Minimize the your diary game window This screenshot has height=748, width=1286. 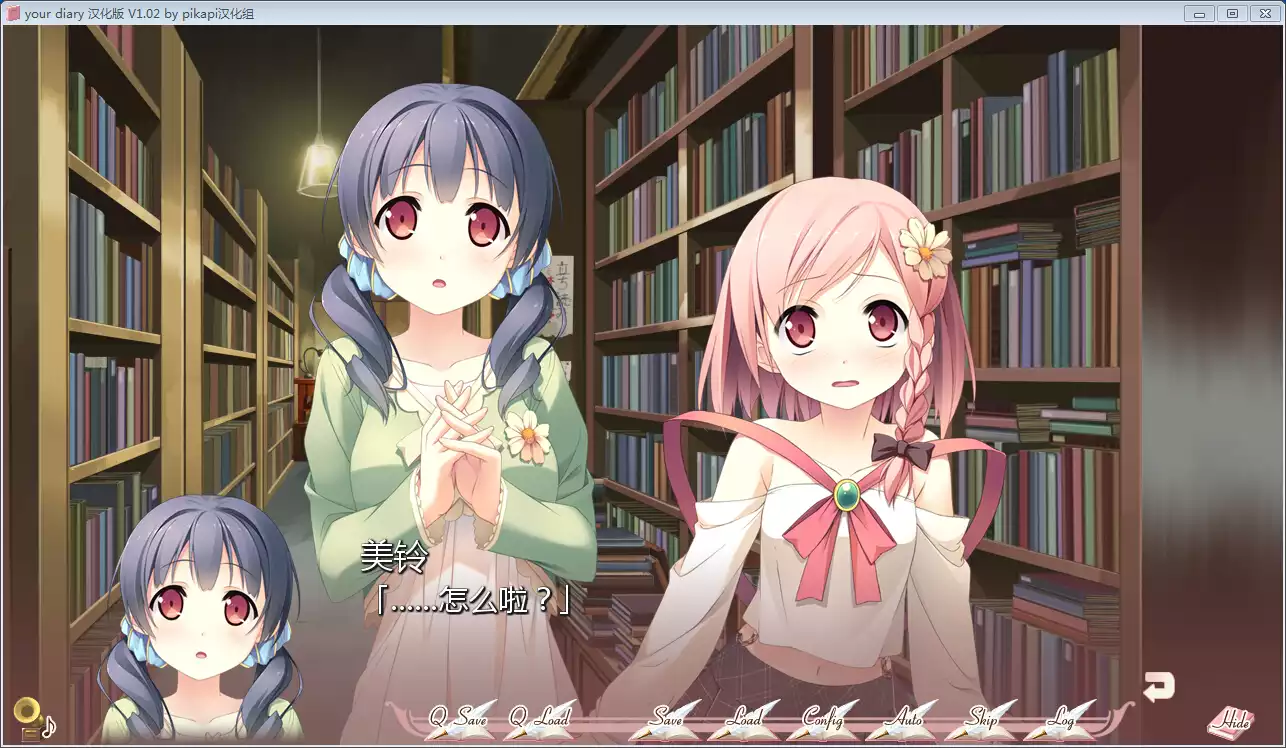point(1199,13)
